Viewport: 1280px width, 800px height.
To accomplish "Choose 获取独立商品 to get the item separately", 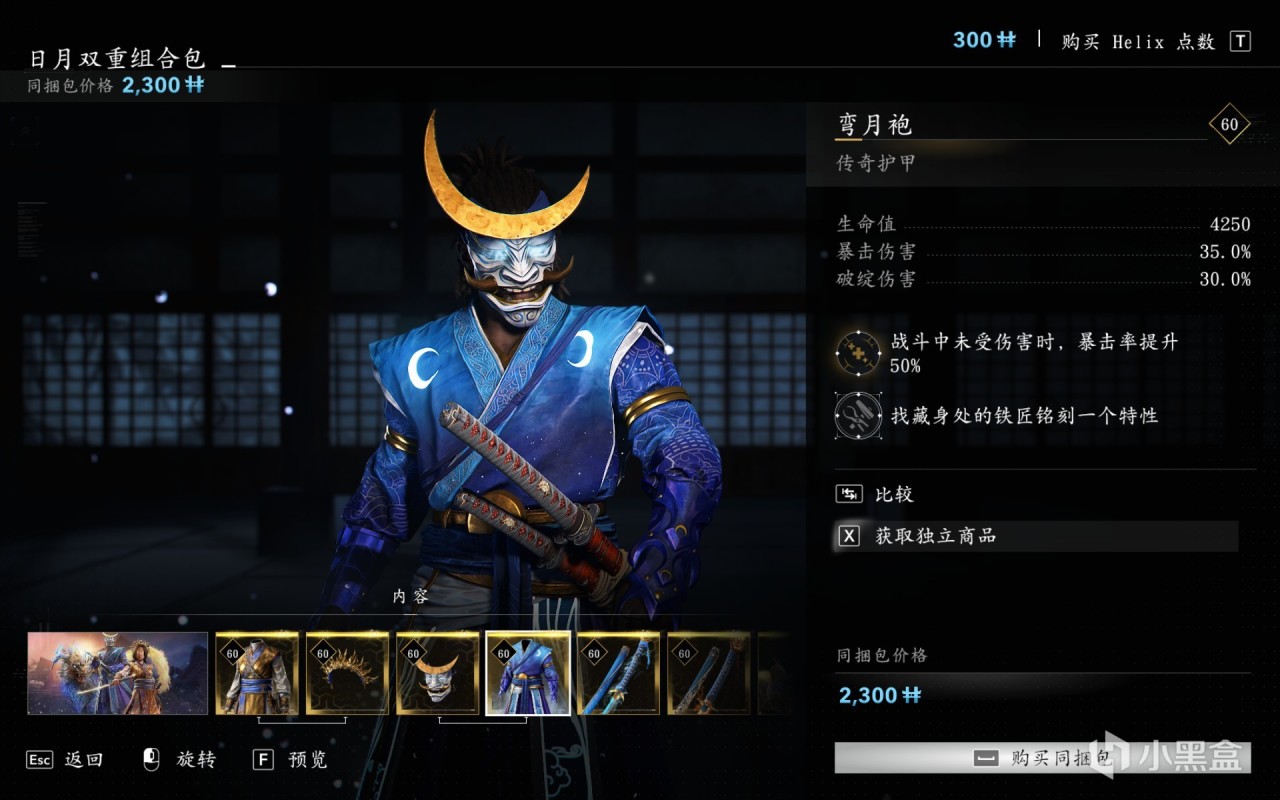I will click(935, 536).
